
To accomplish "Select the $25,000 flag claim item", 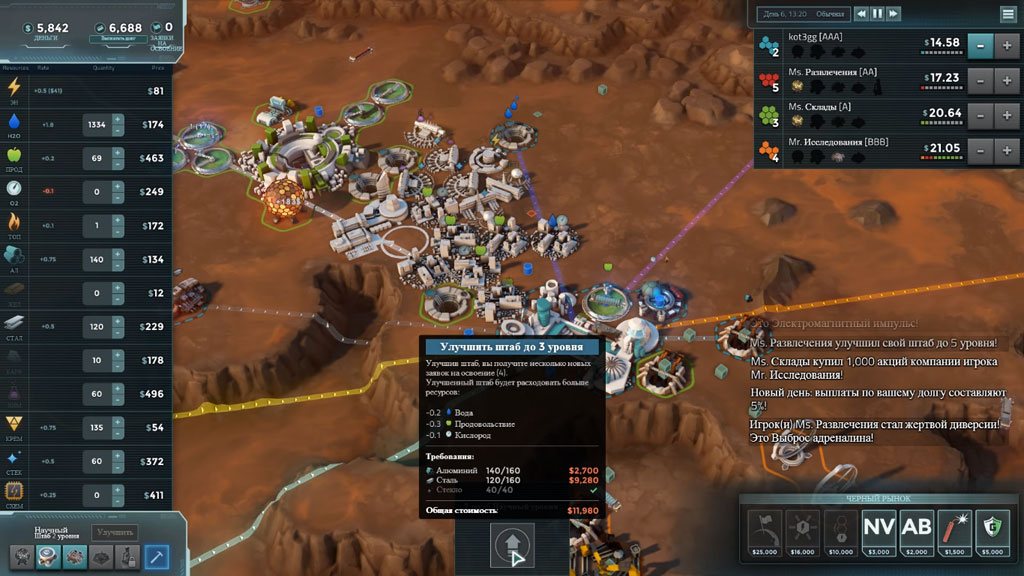I will 764,527.
